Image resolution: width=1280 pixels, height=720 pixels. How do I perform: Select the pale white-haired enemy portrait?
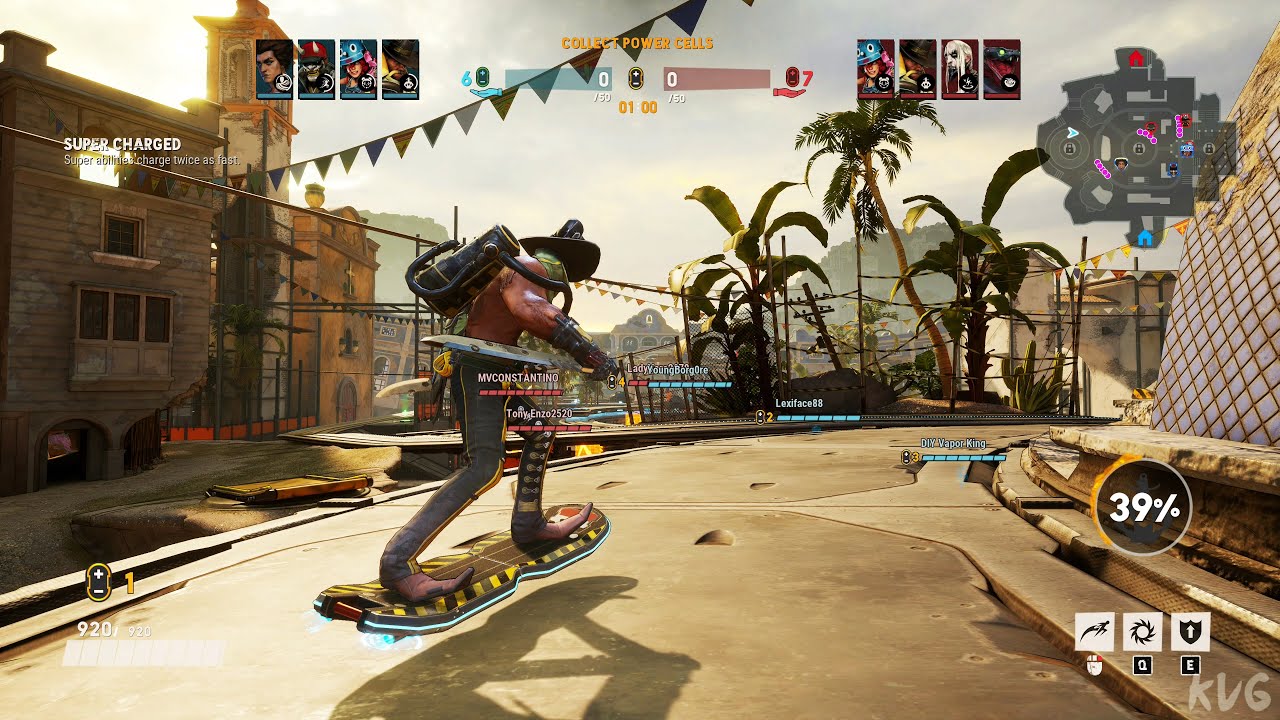[x=959, y=68]
